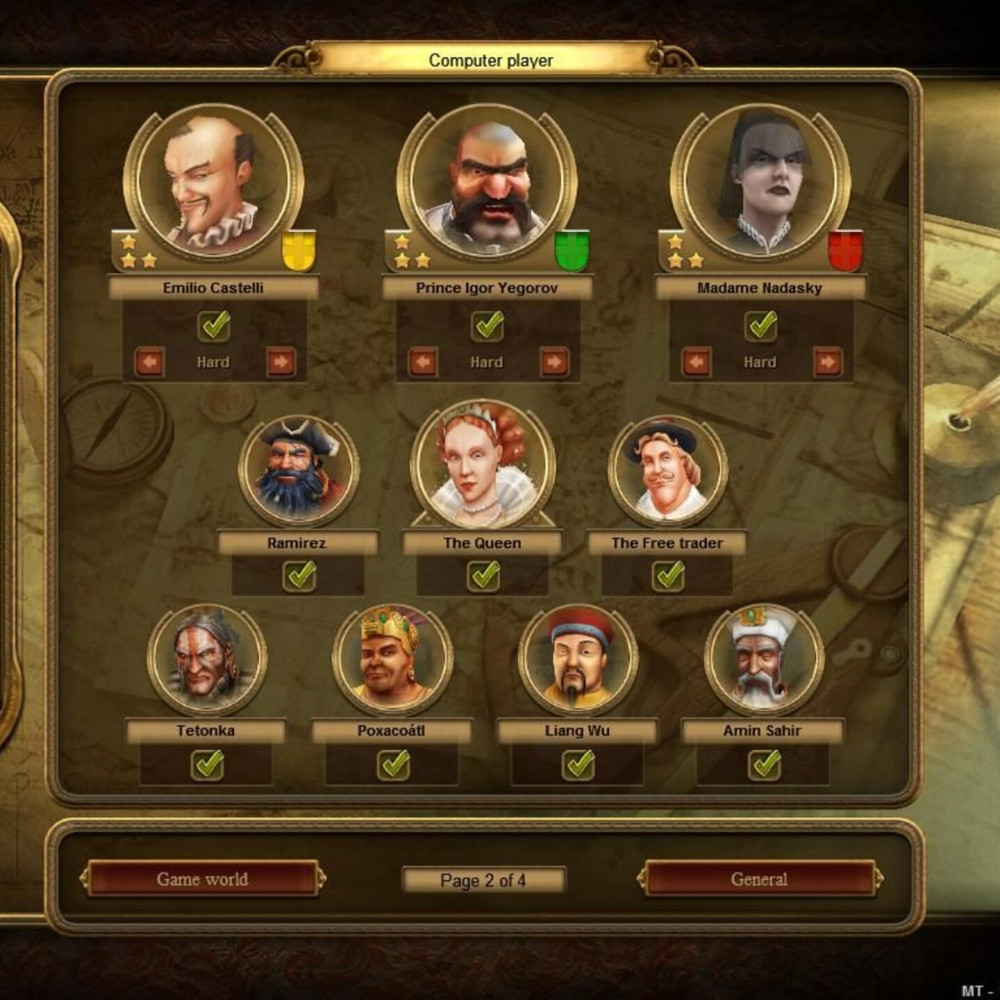
Task: Toggle Madame Nadasky's checkbox
Action: (x=761, y=325)
